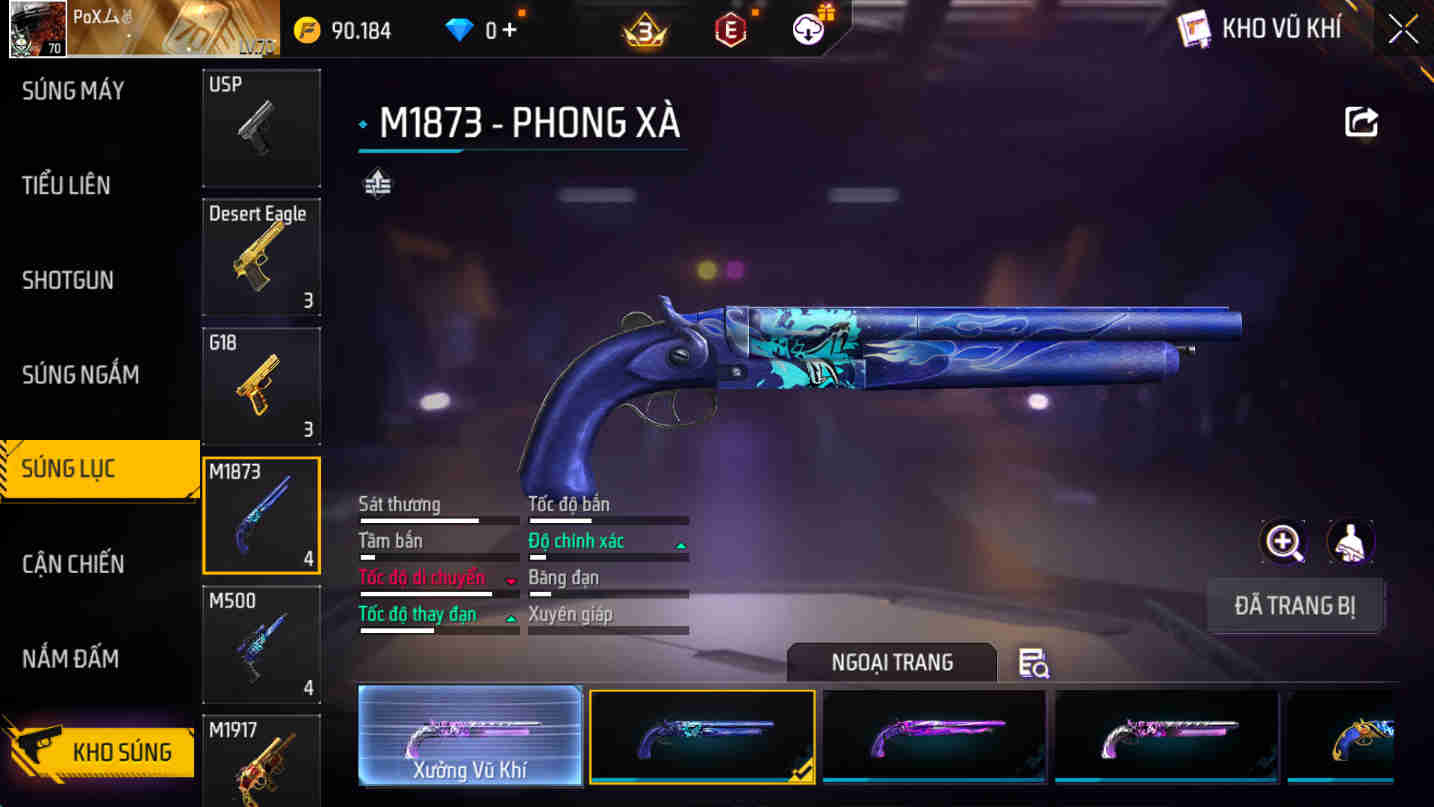Click the red E event badge icon

click(x=729, y=29)
